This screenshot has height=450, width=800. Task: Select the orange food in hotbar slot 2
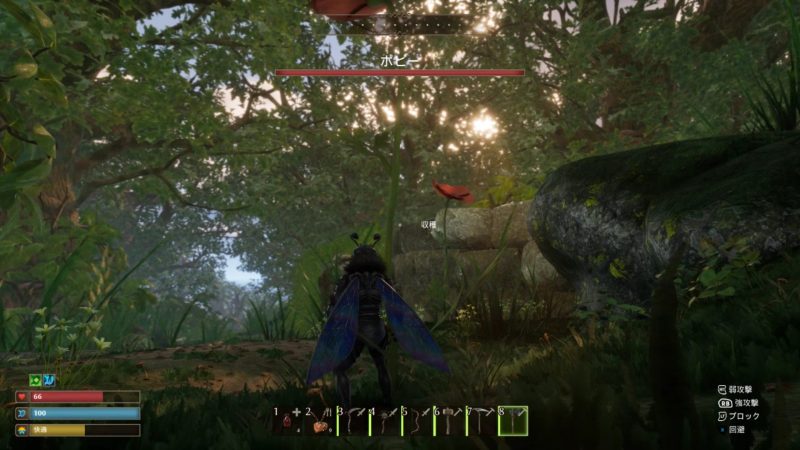[x=320, y=422]
